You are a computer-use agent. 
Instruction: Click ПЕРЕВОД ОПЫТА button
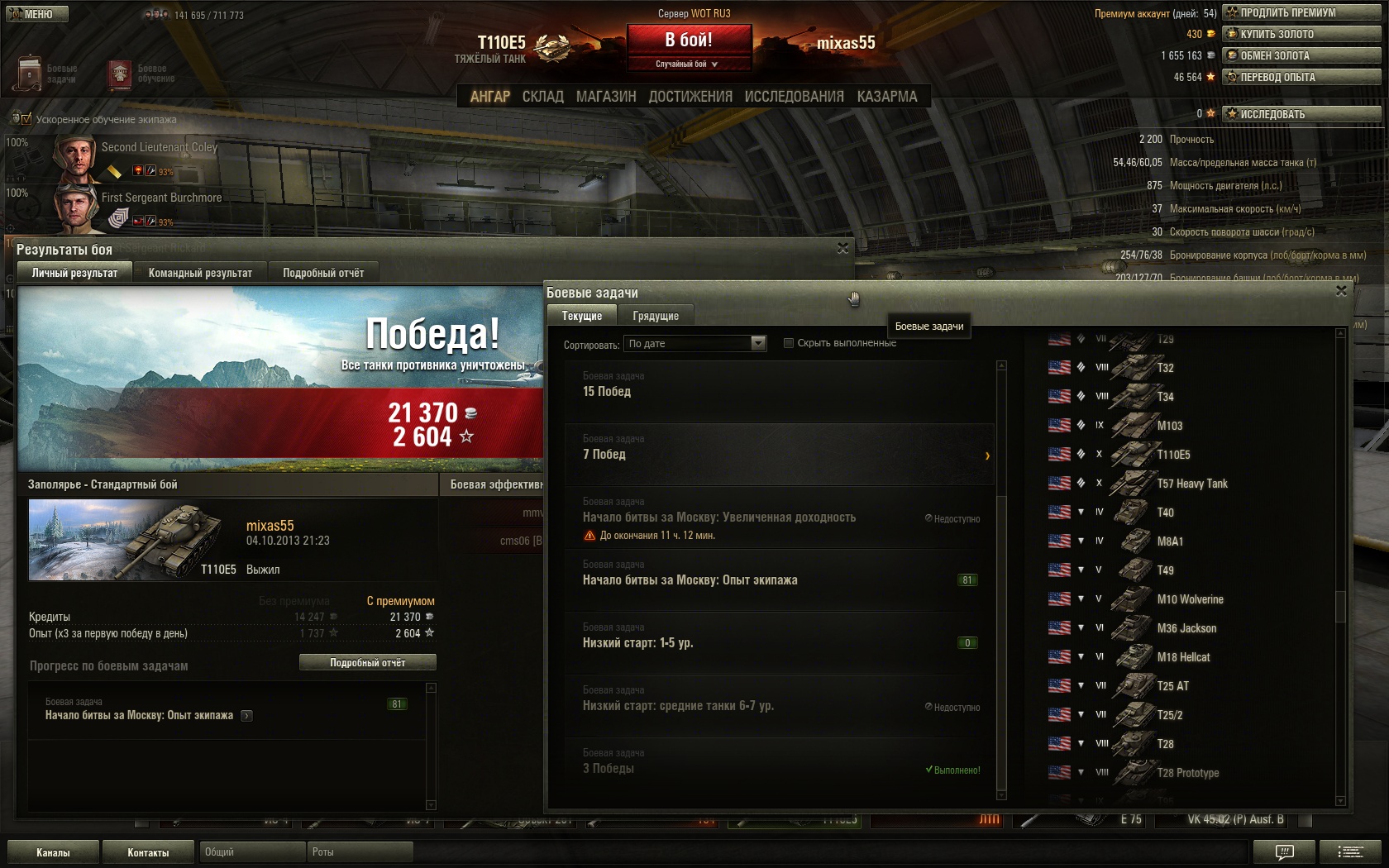[1301, 77]
